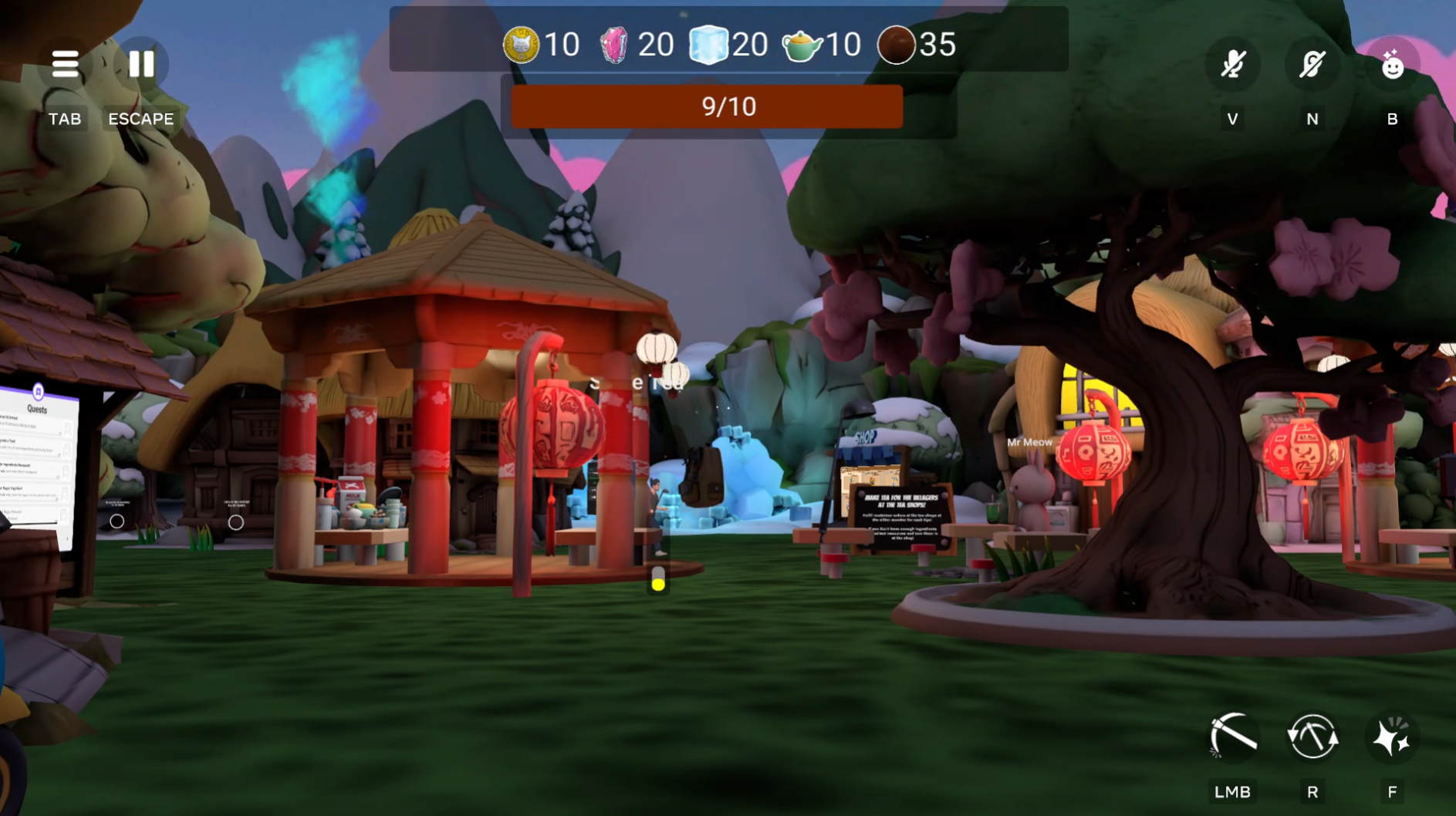The width and height of the screenshot is (1456, 816).
Task: Pause the game
Action: [x=141, y=64]
